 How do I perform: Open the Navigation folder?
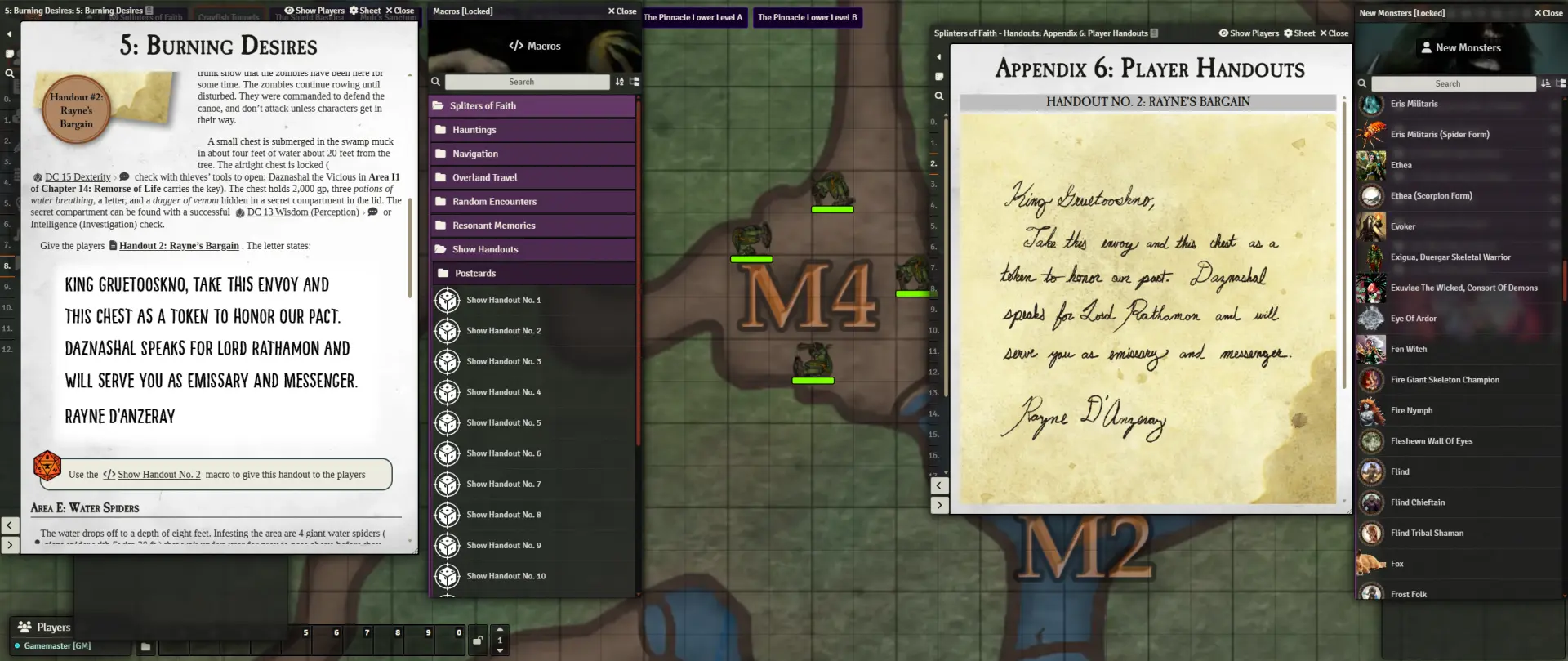pos(475,154)
